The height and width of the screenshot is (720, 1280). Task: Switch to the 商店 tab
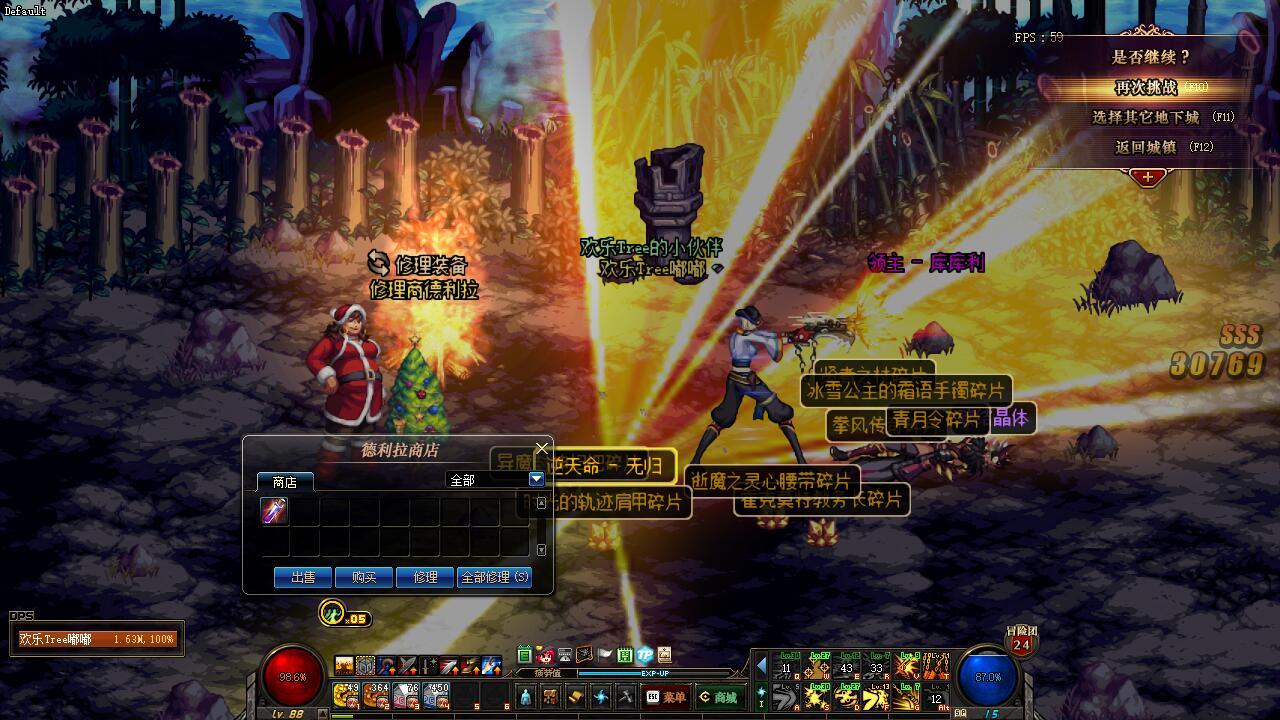click(x=285, y=482)
